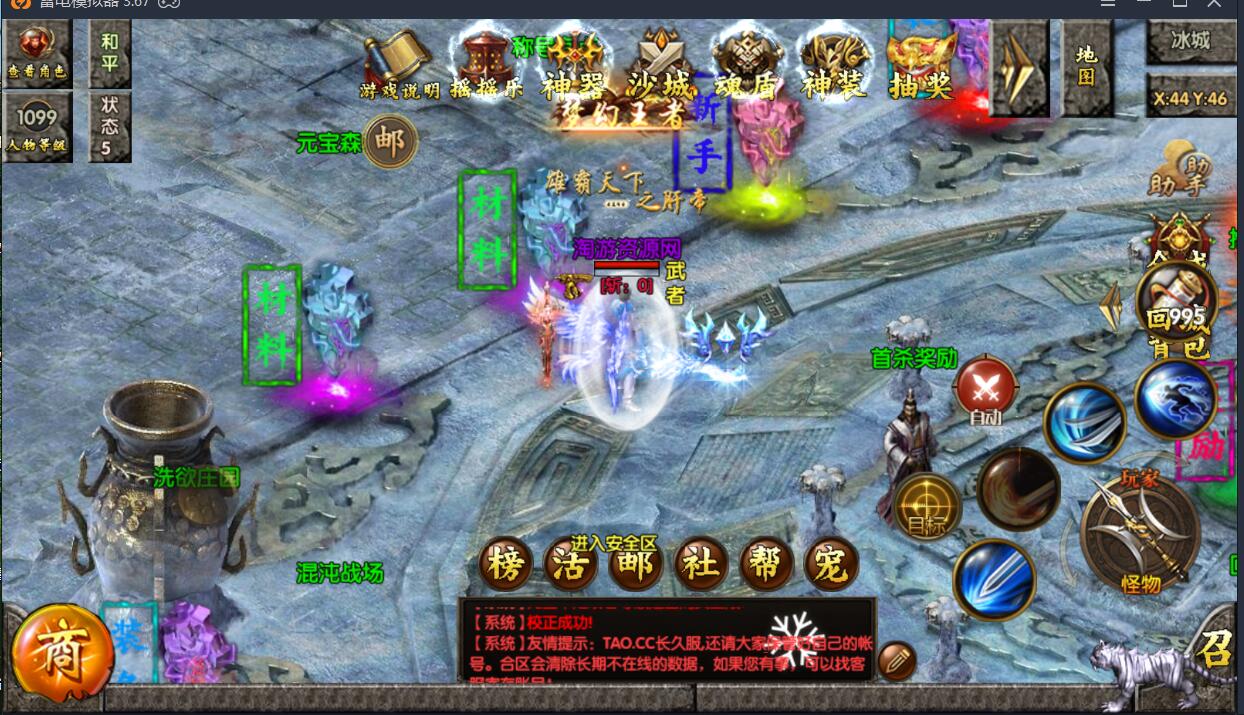Screen dimensions: 1244x715
Task: Open the 社 social button
Action: [x=701, y=565]
